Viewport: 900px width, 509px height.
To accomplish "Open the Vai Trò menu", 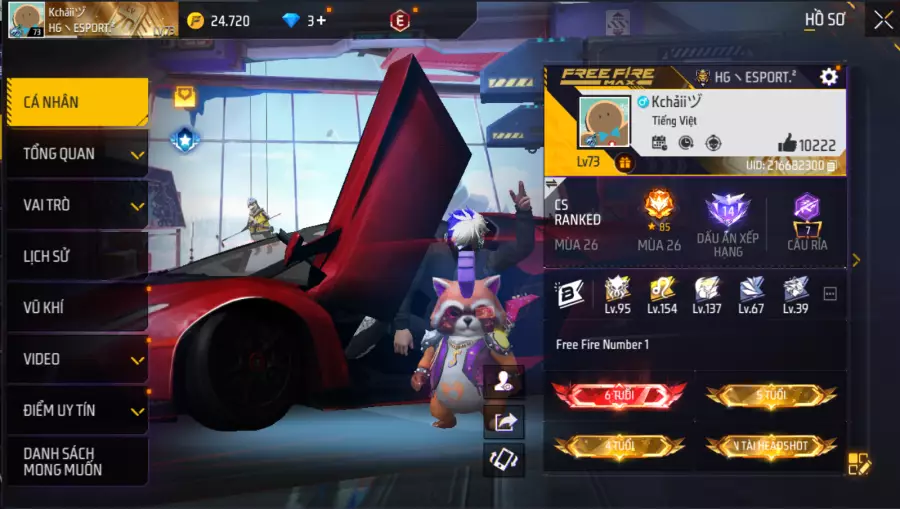I will (x=76, y=205).
